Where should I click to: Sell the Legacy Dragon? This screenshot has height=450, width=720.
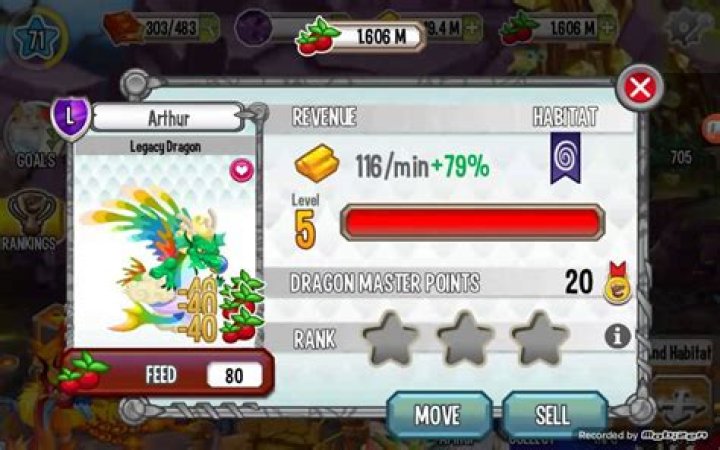click(553, 413)
